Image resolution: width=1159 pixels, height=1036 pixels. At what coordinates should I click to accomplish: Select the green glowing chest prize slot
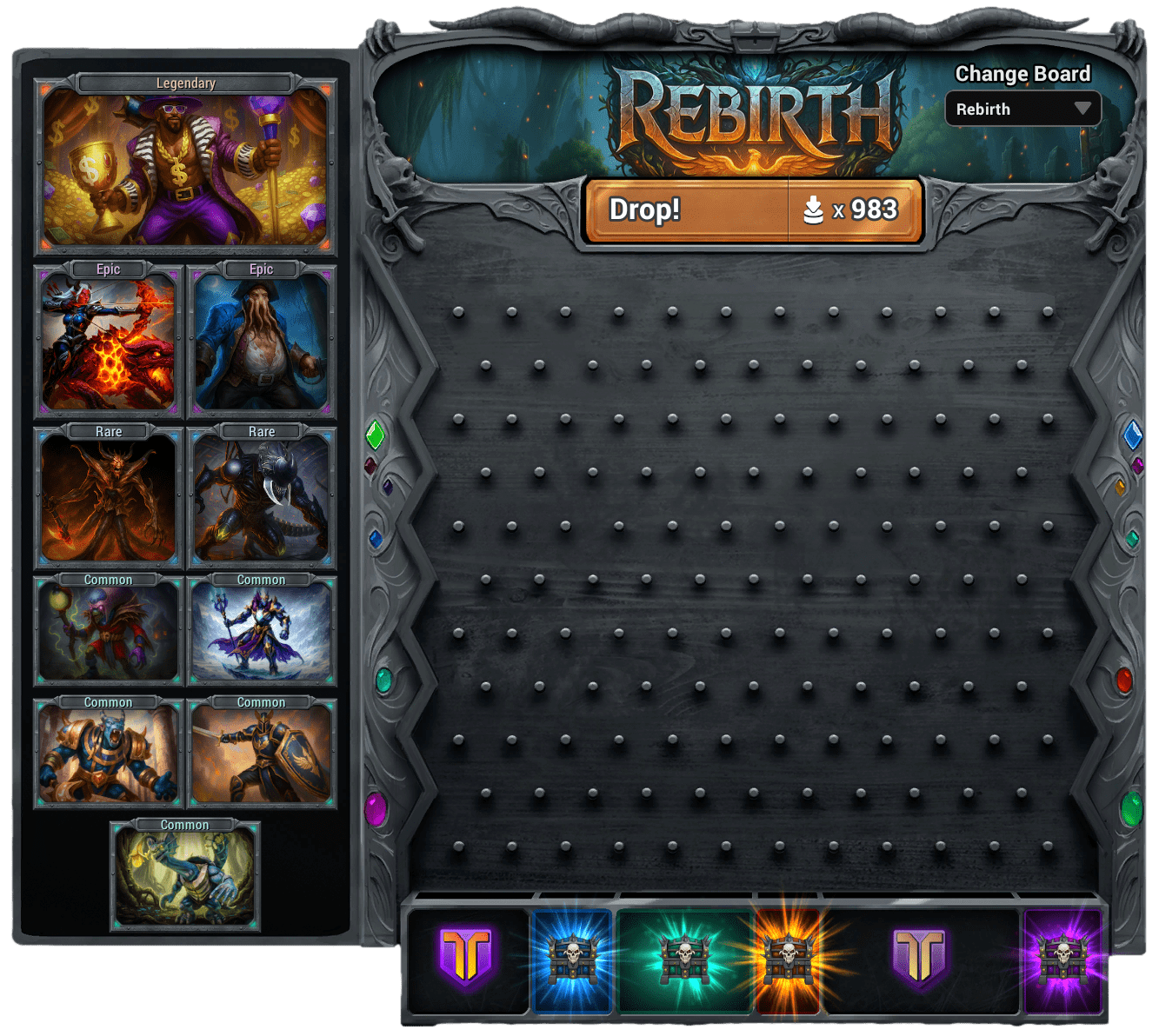pos(684,960)
